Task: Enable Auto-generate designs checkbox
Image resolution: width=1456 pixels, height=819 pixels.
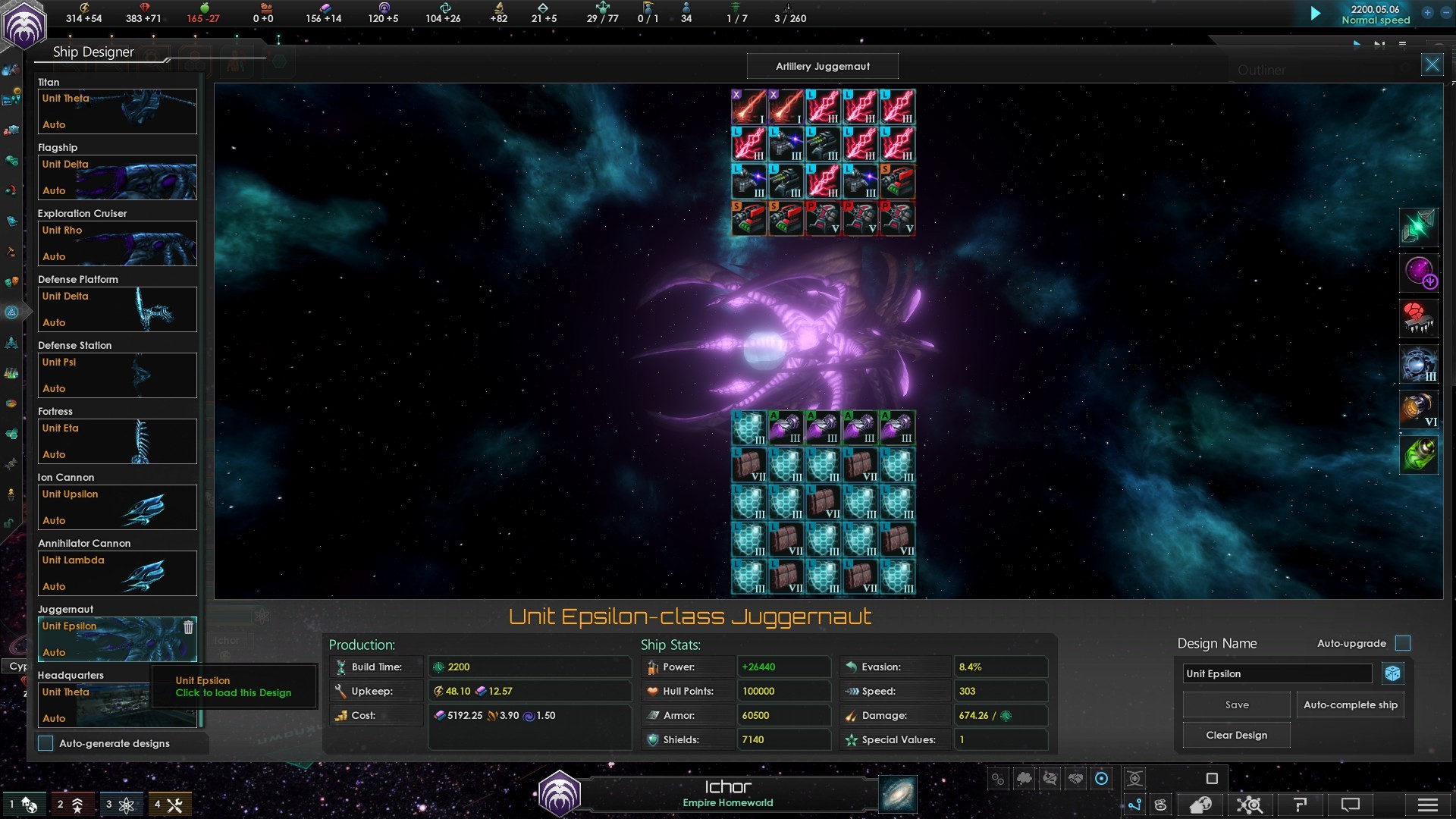Action: coord(46,743)
